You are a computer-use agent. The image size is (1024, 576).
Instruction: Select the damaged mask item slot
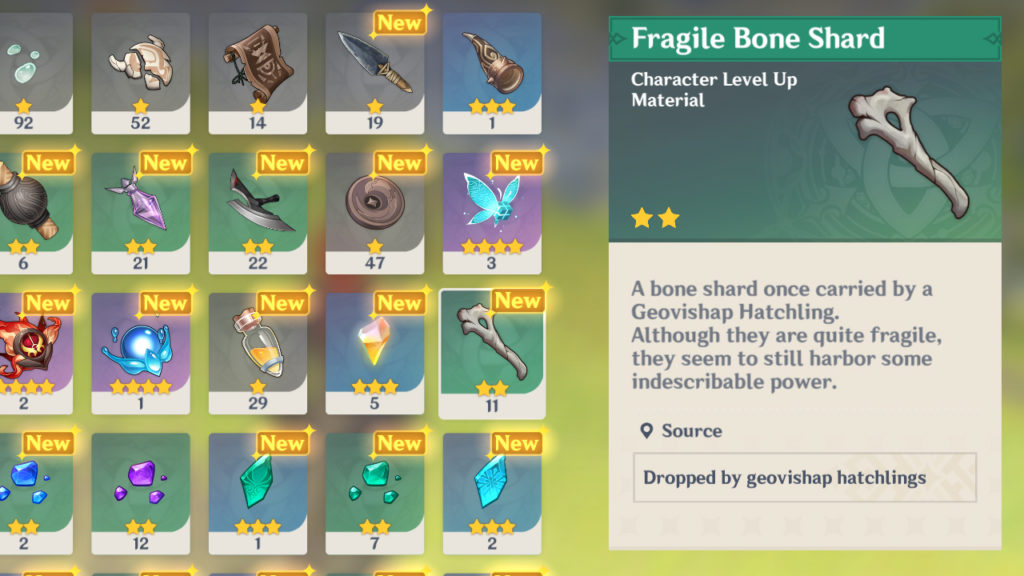(141, 72)
